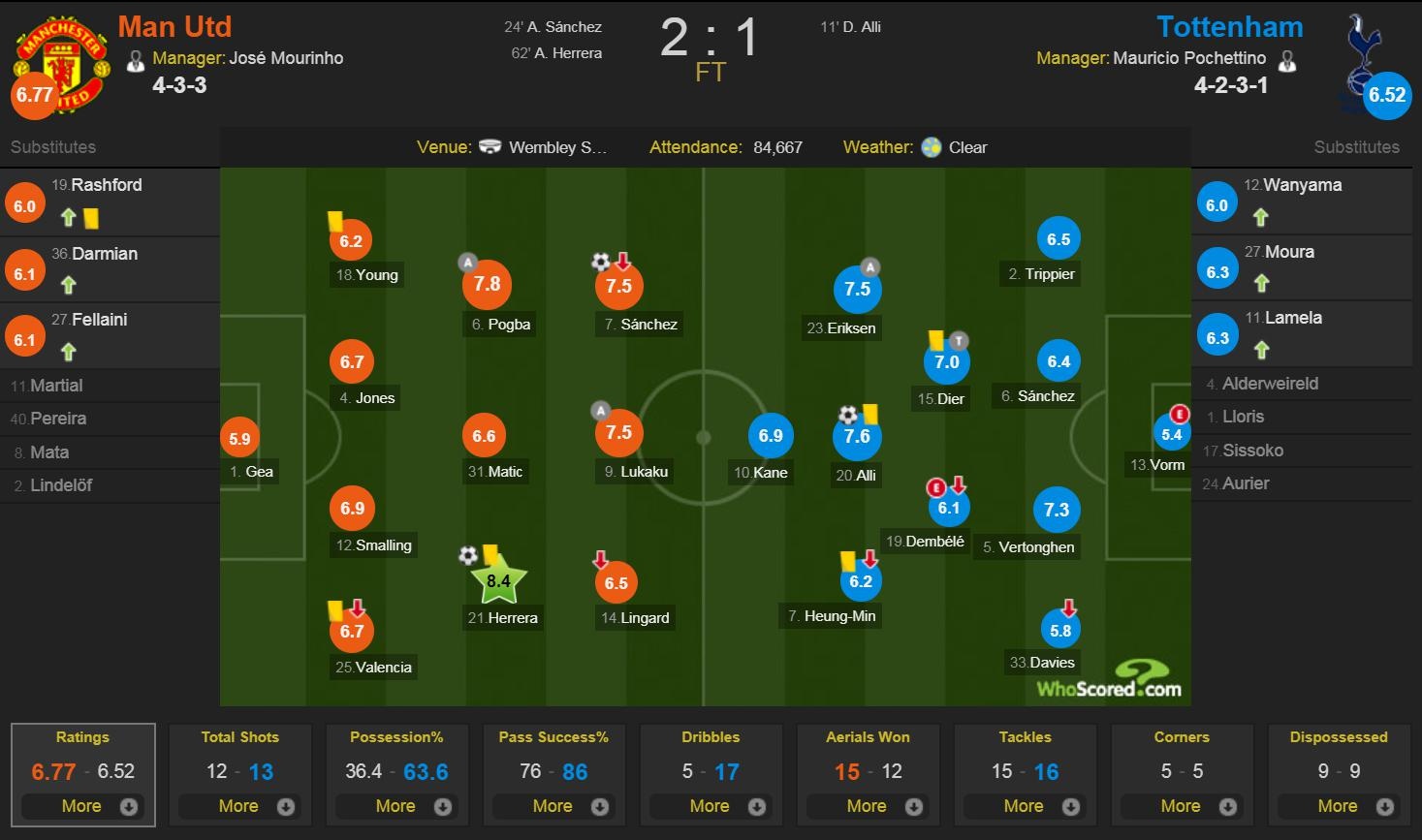Open Mauricio Pochettino's manager profile
The width and height of the screenshot is (1422, 840).
pyautogui.click(x=1191, y=58)
